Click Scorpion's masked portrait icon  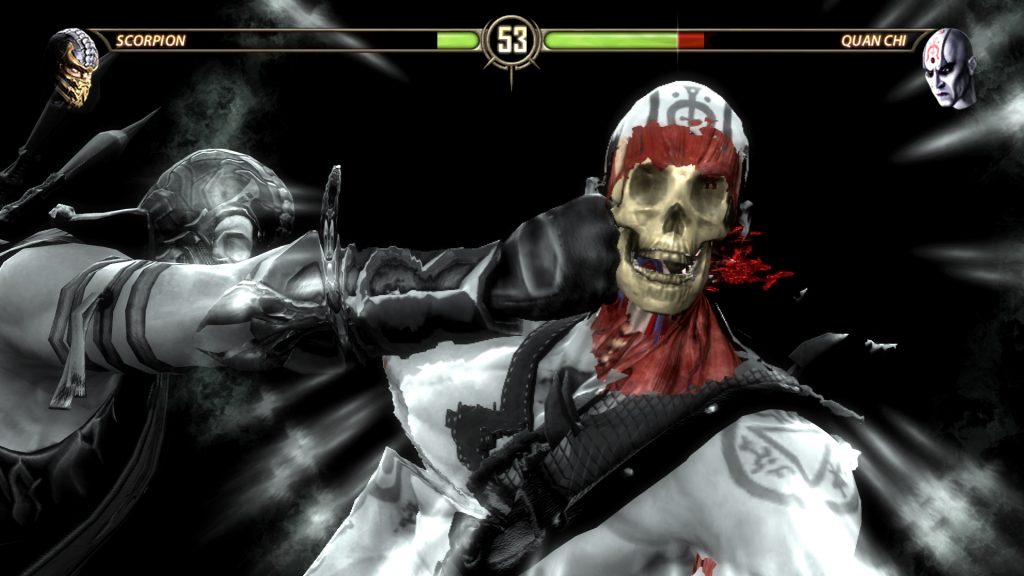(x=74, y=66)
